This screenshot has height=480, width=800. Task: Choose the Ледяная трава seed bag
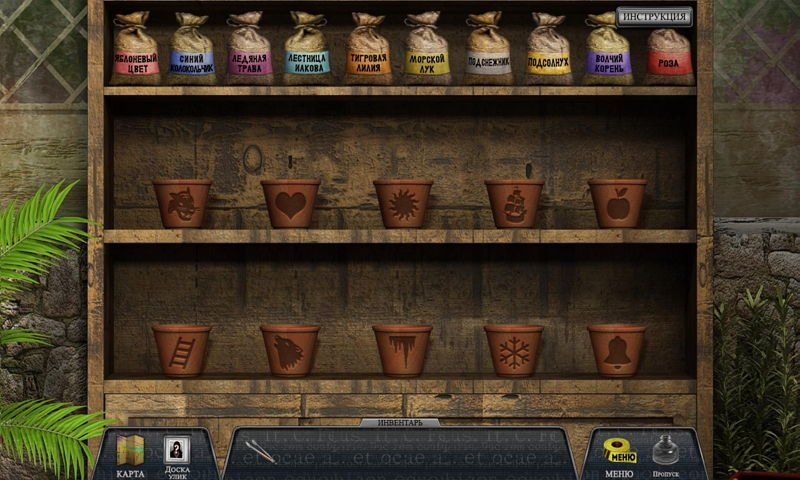249,50
